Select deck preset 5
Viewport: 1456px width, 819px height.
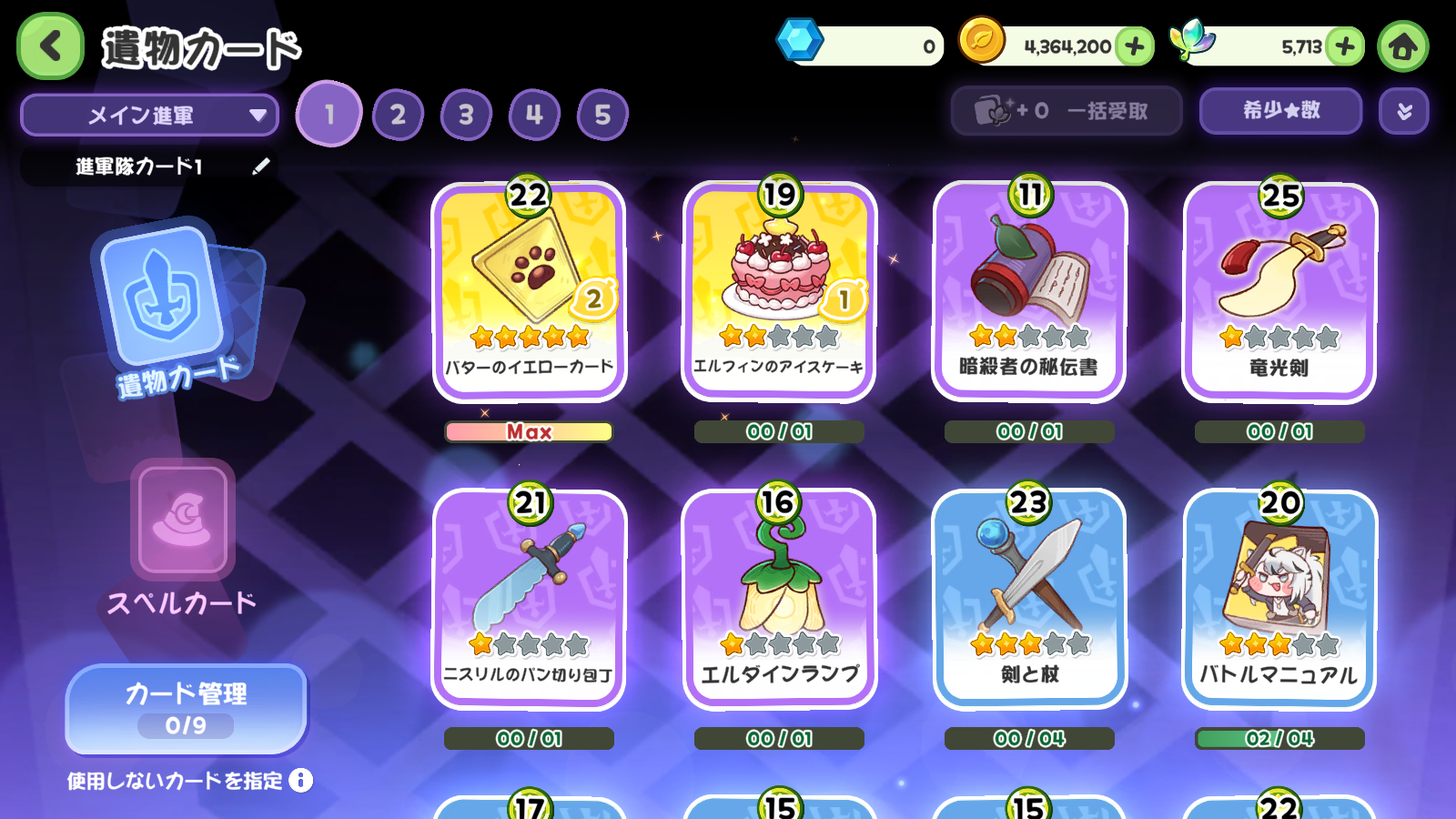pyautogui.click(x=602, y=115)
